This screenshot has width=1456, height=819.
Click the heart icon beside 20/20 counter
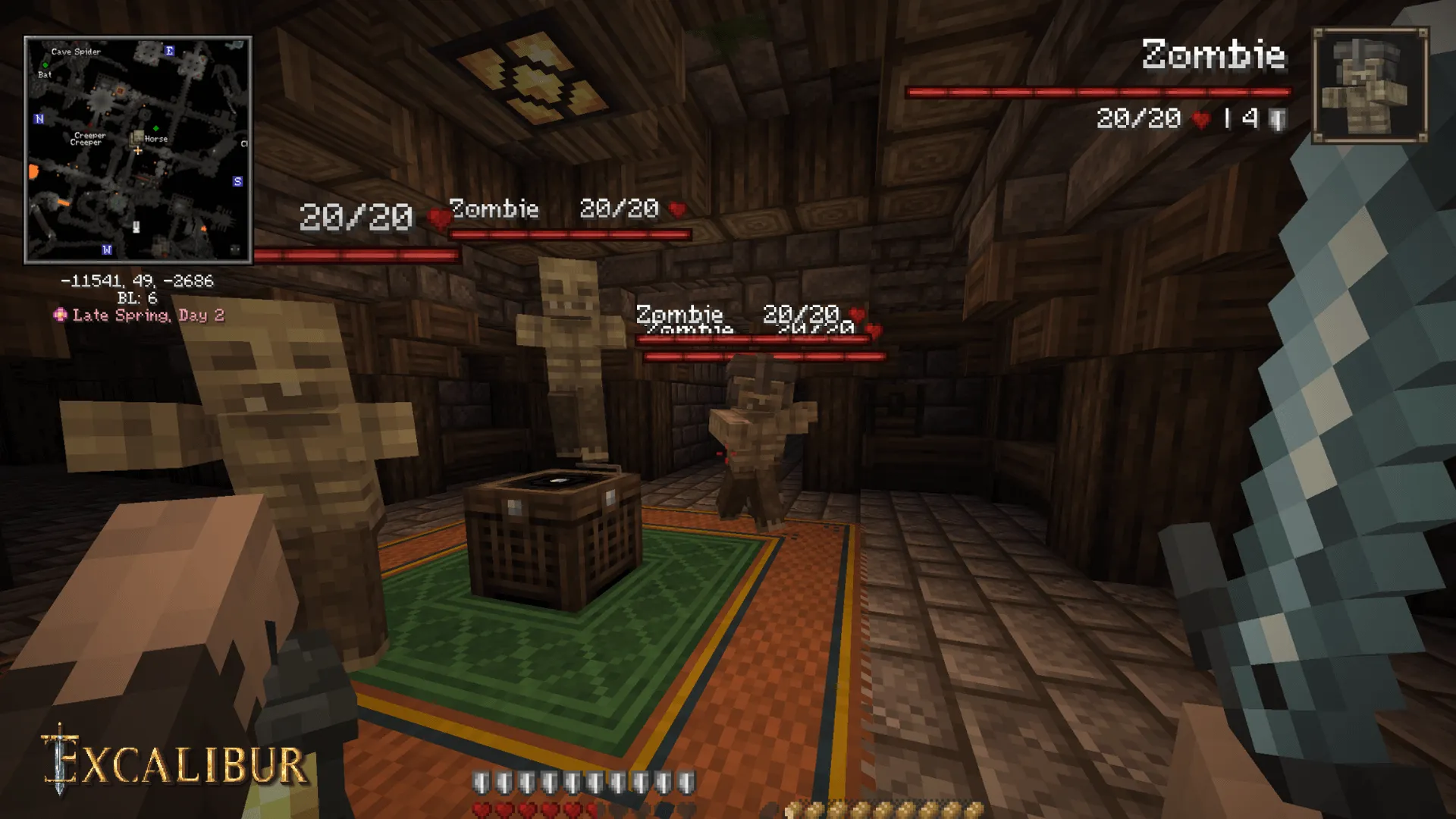click(x=1199, y=118)
